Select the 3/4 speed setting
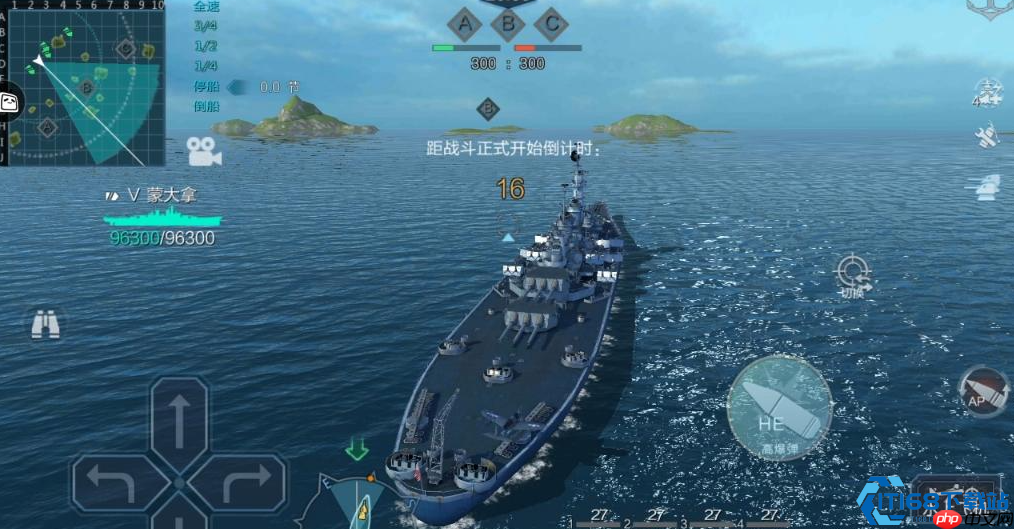The height and width of the screenshot is (529, 1014). pos(206,26)
